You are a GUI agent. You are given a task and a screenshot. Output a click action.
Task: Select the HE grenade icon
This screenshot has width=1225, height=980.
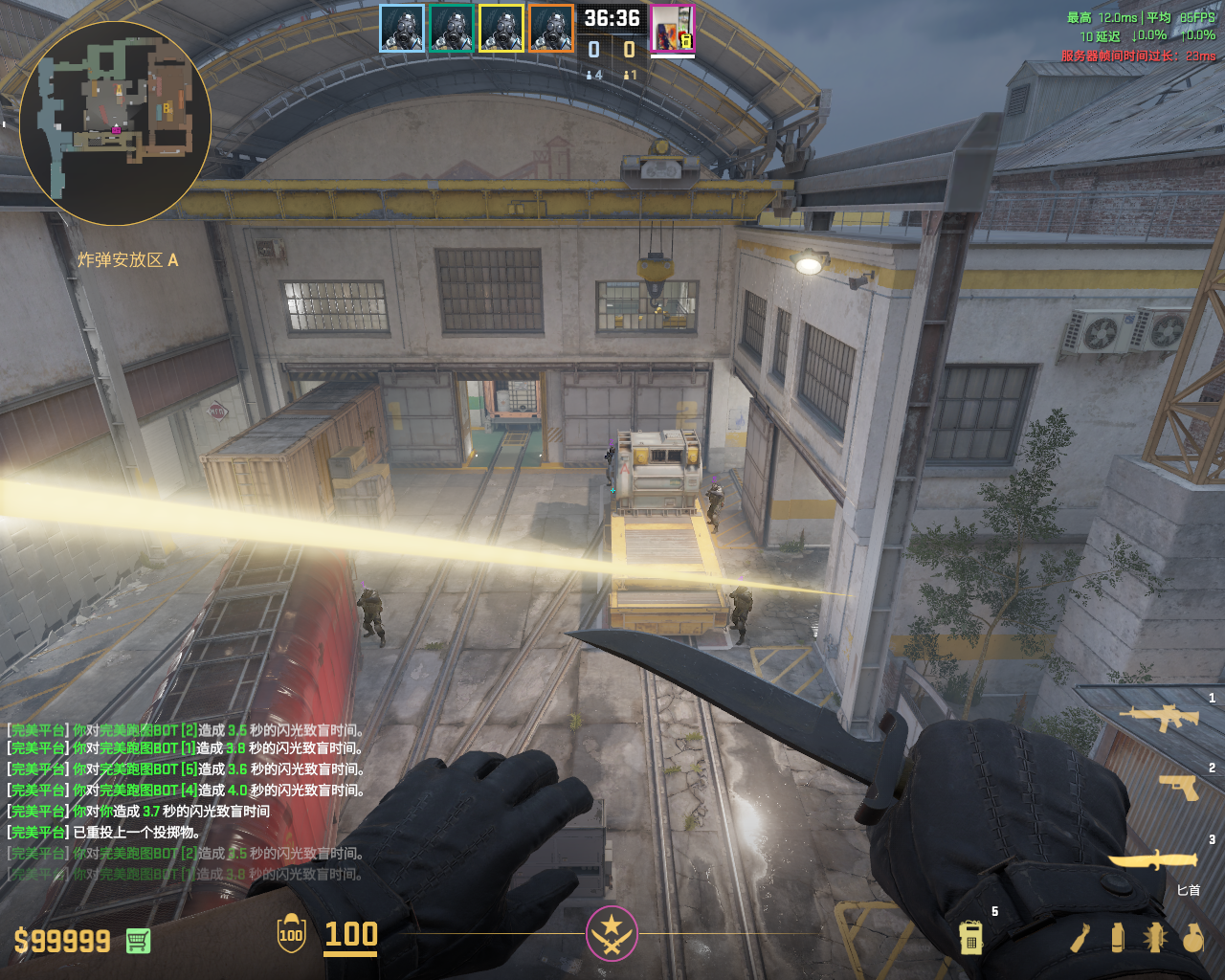tap(1192, 938)
